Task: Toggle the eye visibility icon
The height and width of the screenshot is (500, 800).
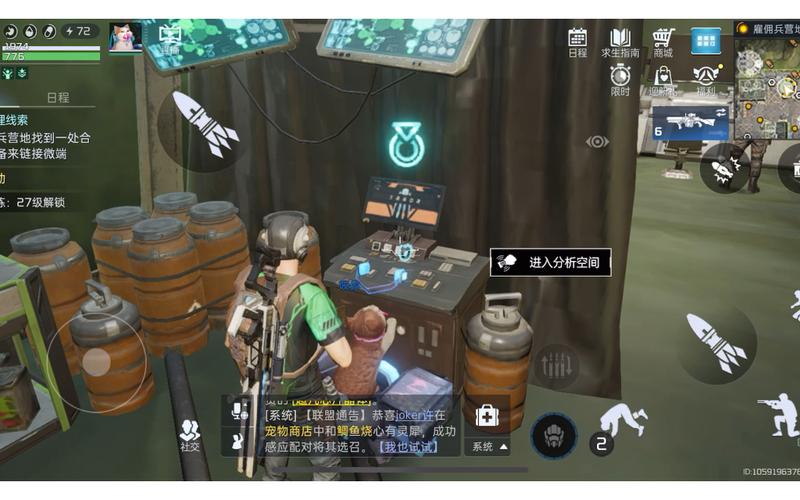Action: point(597,142)
